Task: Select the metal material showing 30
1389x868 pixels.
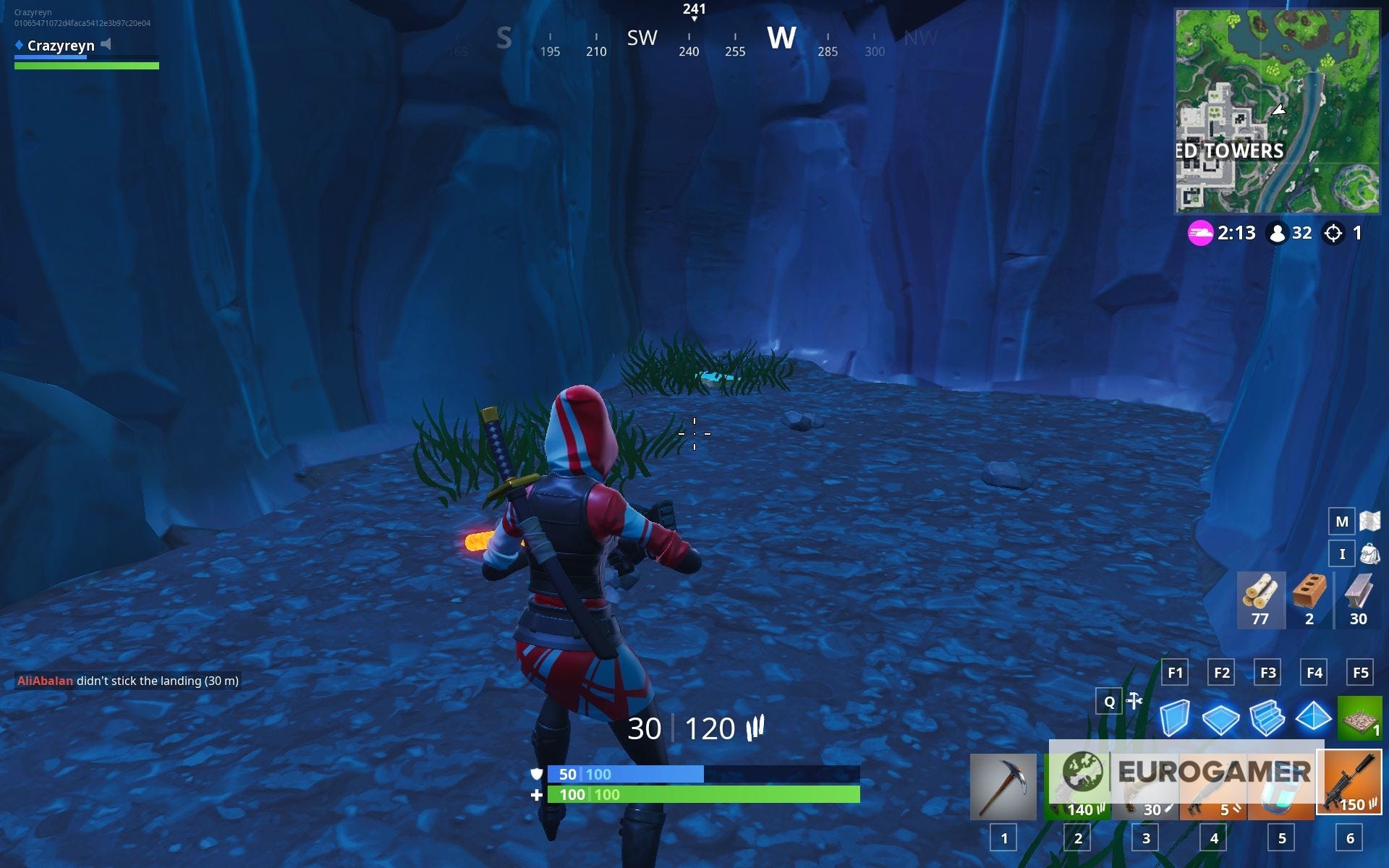Action: (1356, 599)
